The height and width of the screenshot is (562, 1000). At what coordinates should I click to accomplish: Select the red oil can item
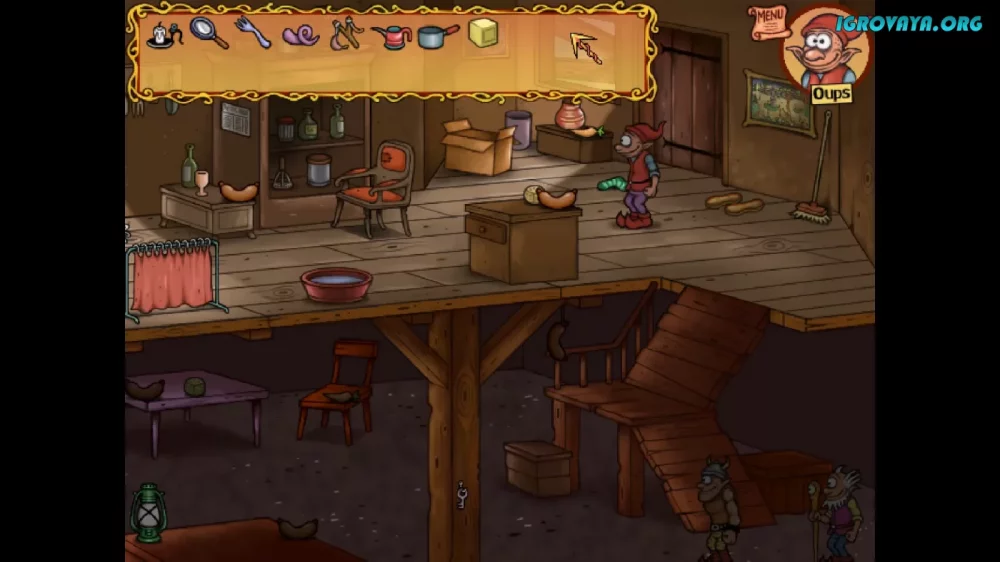[x=392, y=36]
